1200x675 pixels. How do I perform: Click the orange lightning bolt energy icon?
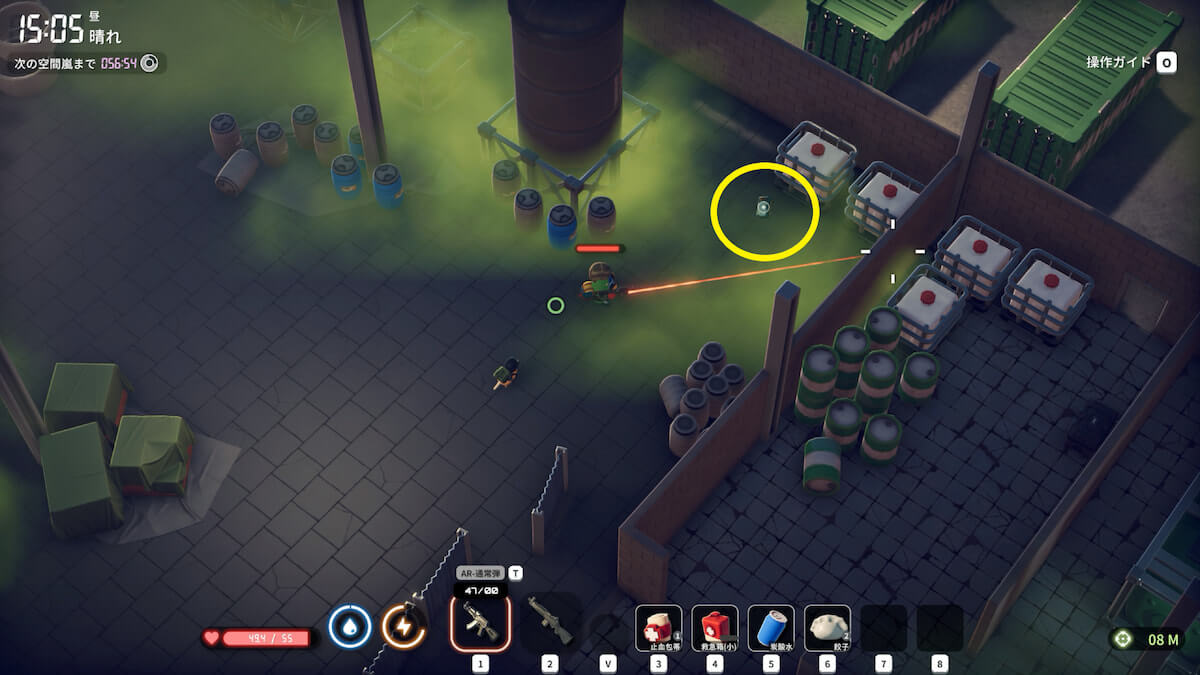[404, 627]
